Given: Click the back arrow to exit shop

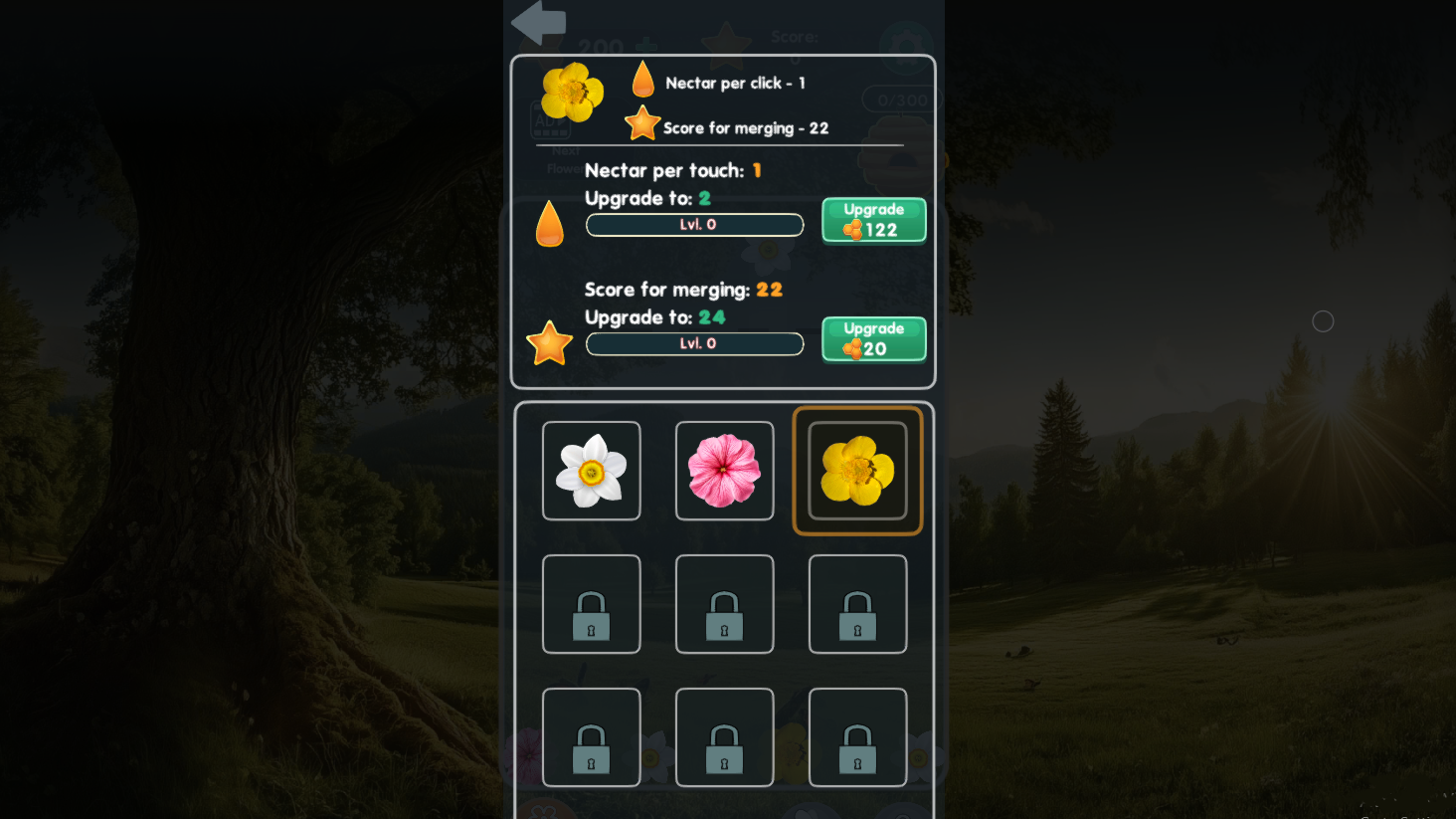Looking at the screenshot, I should click(537, 22).
